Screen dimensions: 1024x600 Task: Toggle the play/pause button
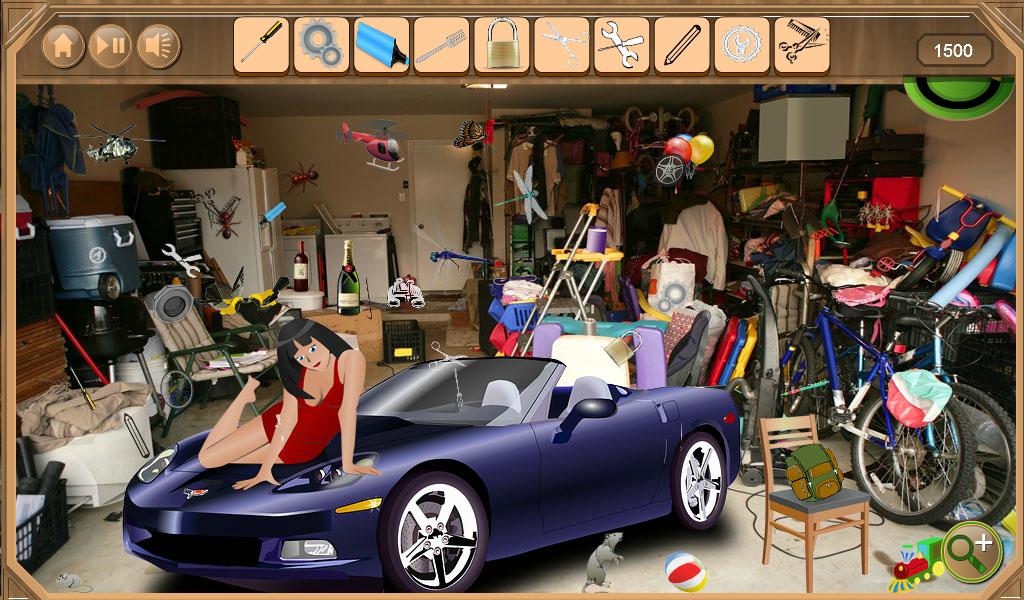(111, 46)
